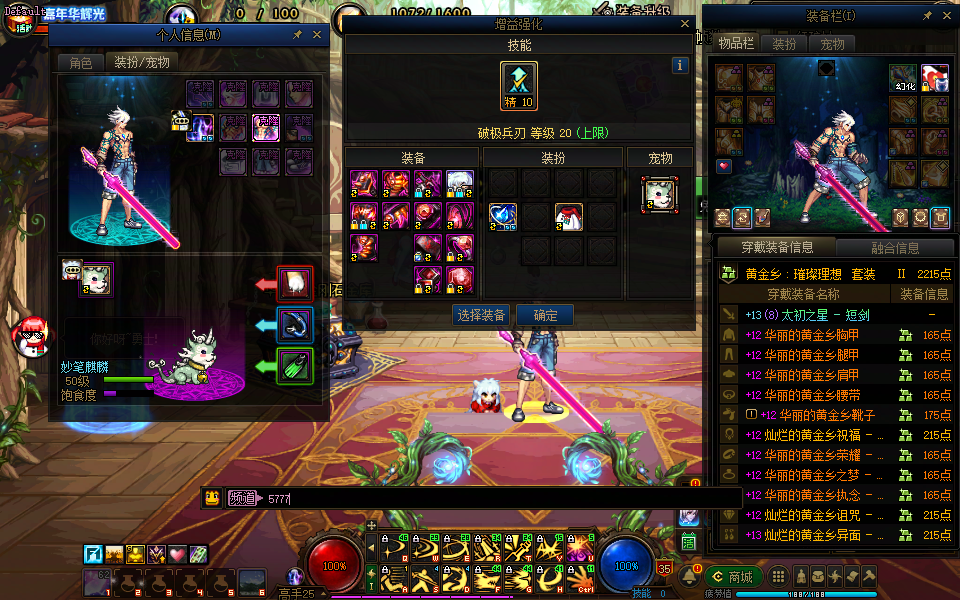Screen dimensions: 960x600
Task: Pin the 装备栏 equipment window
Action: coord(927,17)
